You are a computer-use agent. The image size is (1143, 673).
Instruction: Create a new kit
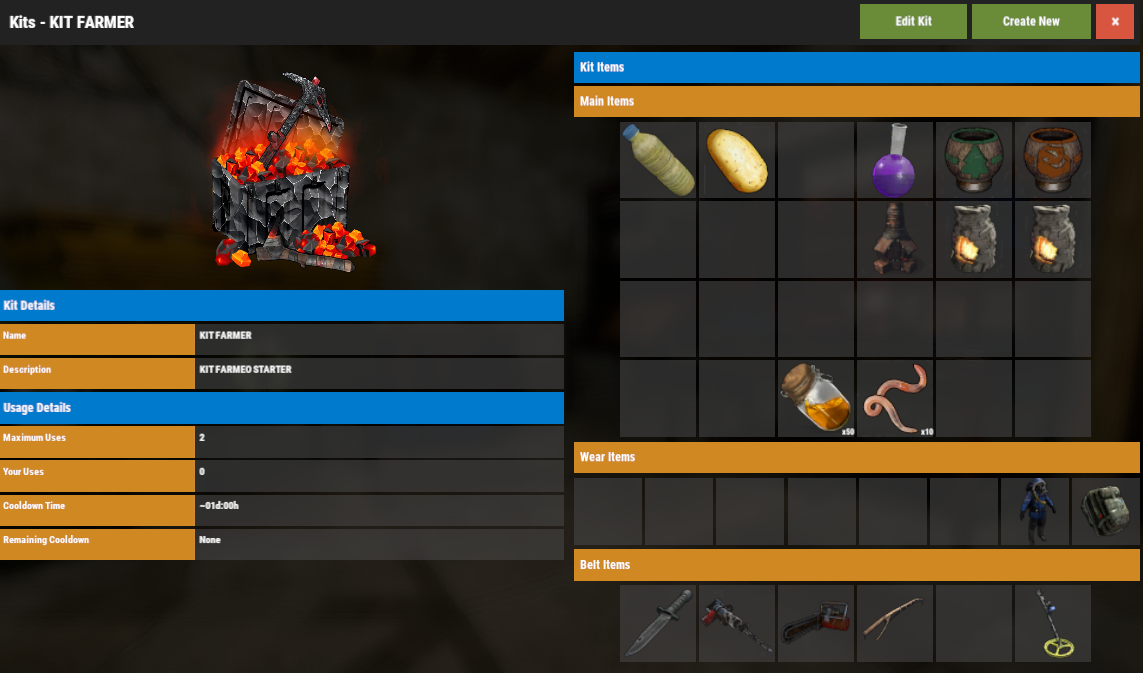tap(1031, 21)
